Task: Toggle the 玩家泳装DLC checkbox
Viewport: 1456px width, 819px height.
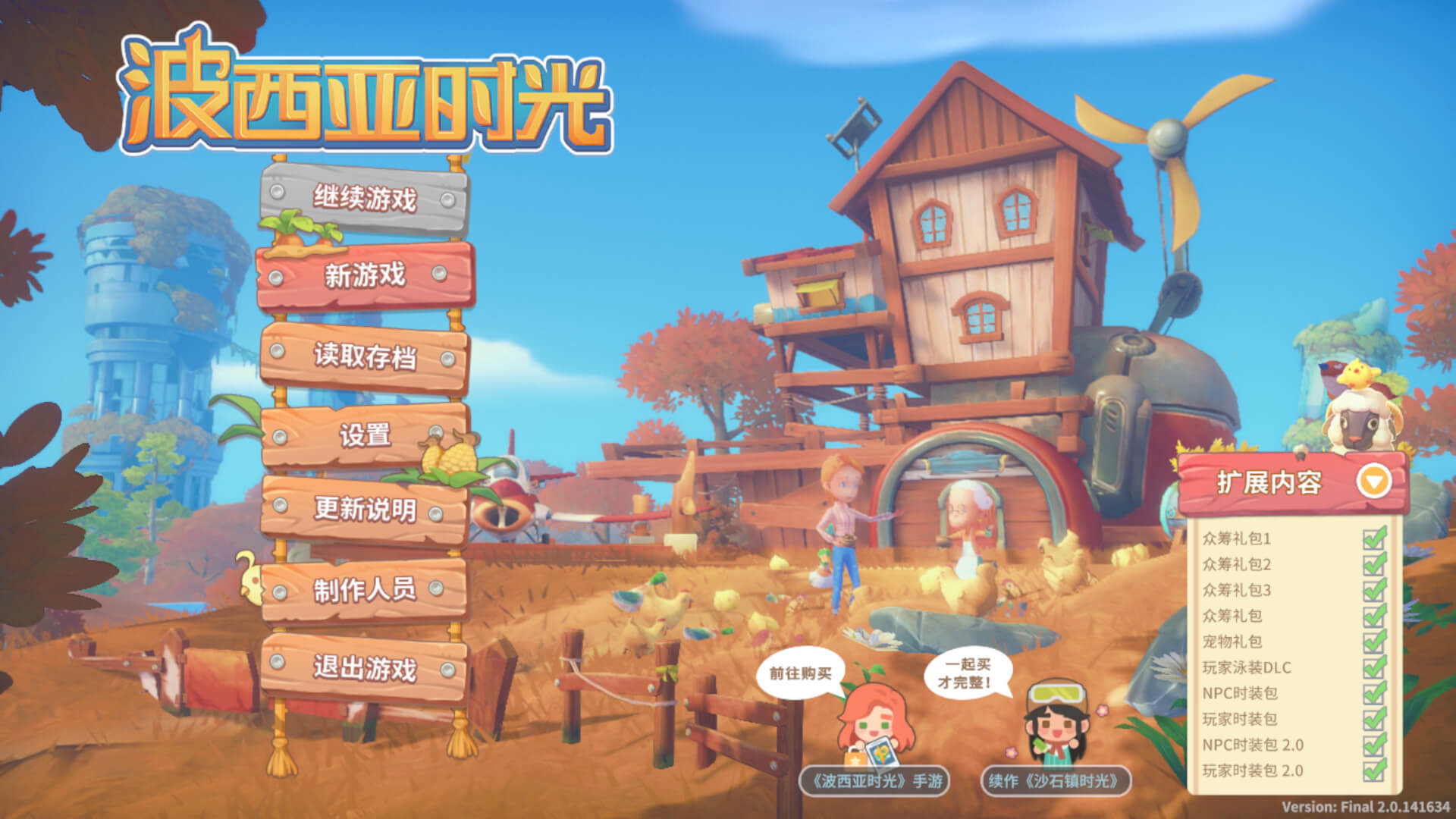Action: click(1374, 667)
